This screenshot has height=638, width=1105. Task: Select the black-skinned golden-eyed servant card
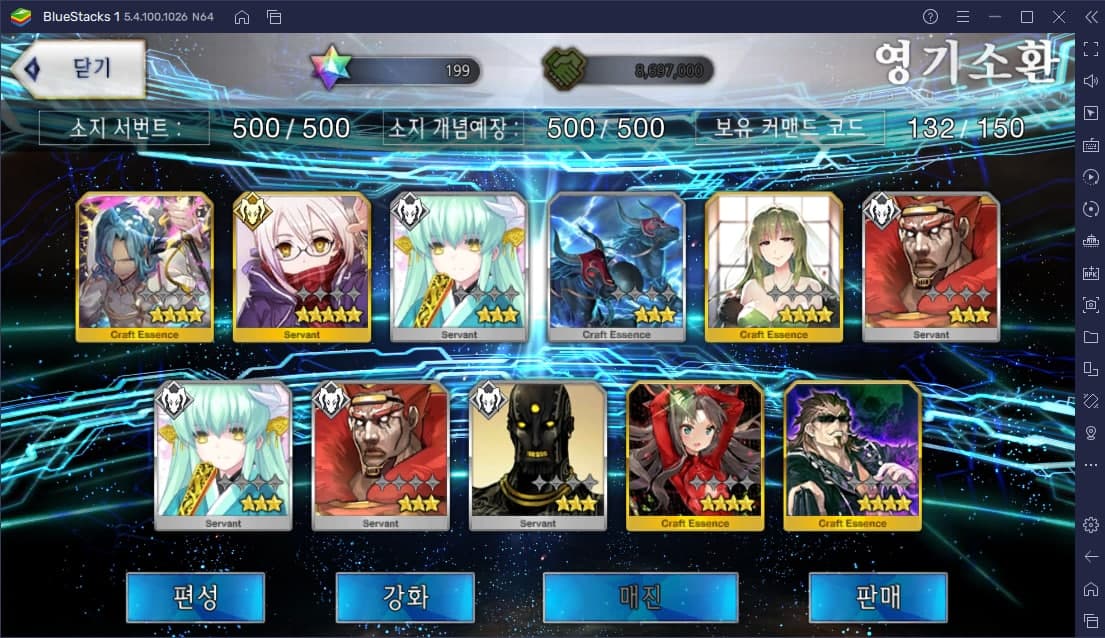[x=537, y=455]
